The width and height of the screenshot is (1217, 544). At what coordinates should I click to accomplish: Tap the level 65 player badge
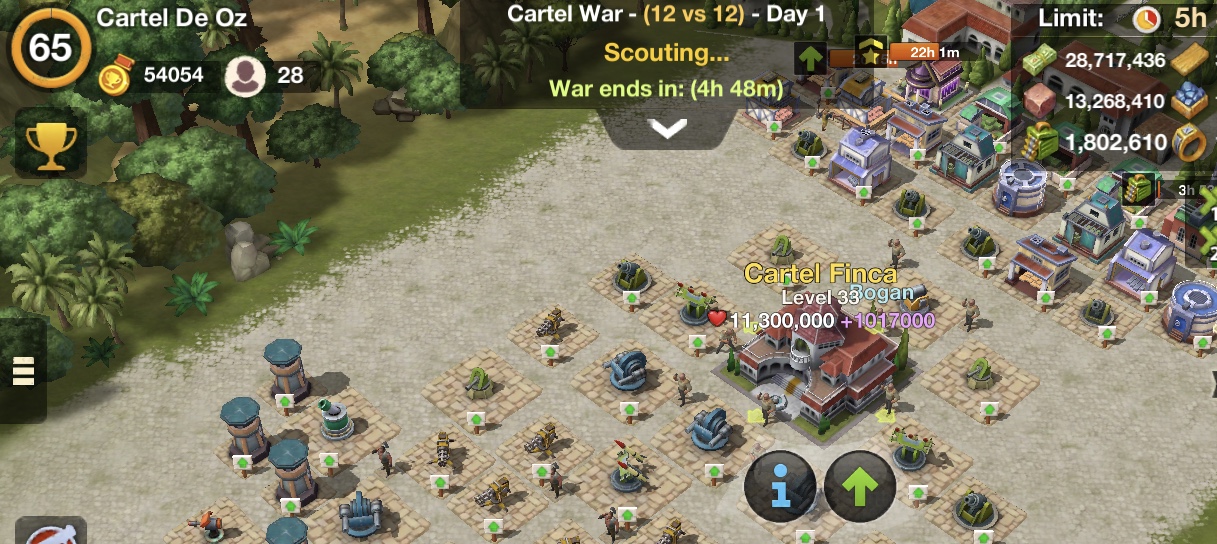coord(50,47)
